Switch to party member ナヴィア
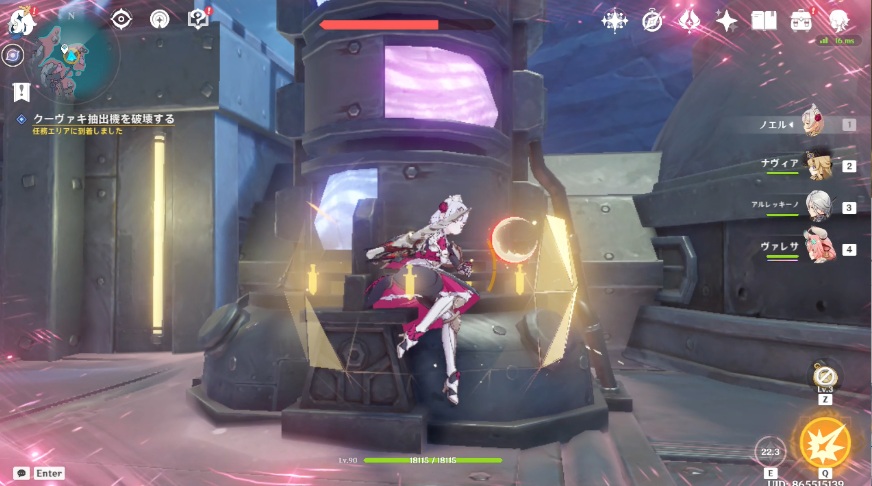Viewport: 872px width, 486px height. click(819, 166)
